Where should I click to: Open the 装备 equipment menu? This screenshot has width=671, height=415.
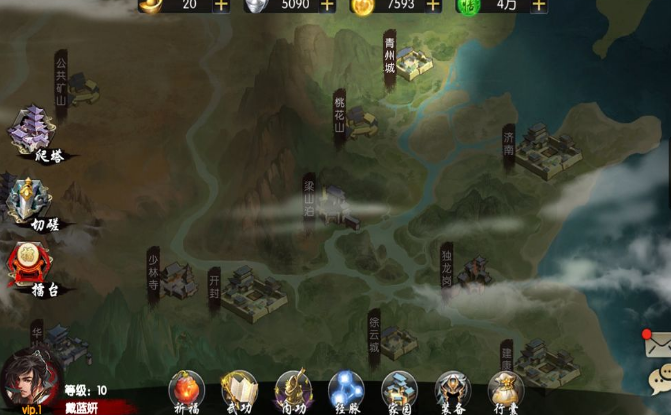[x=452, y=390]
